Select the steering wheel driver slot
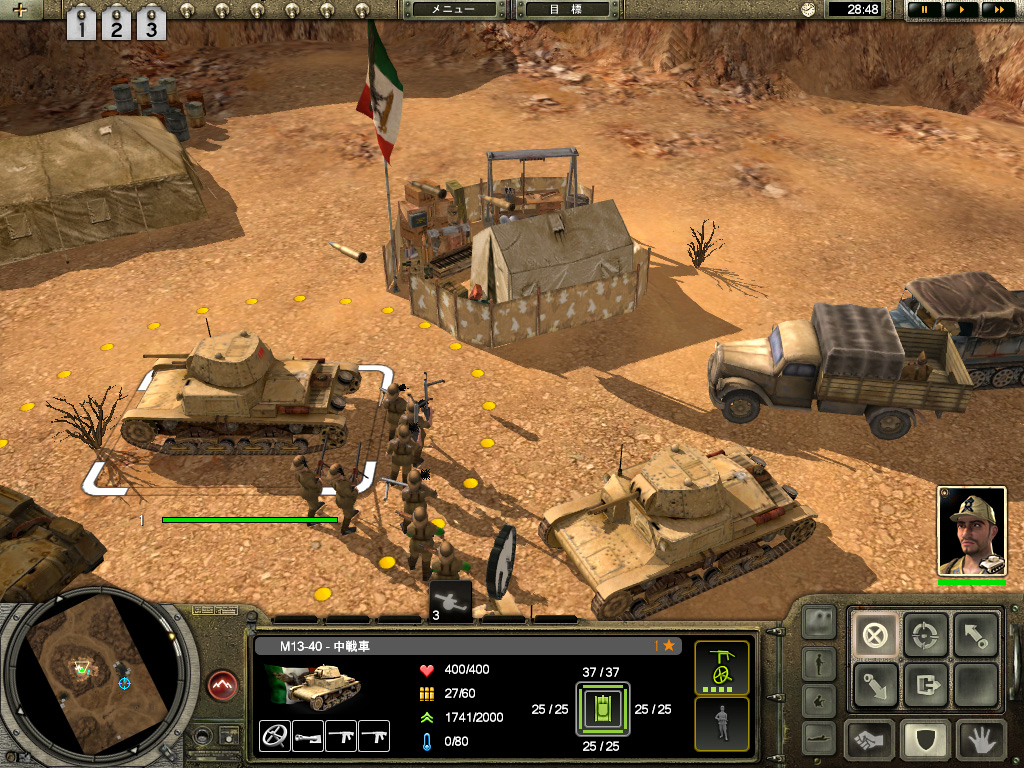This screenshot has height=768, width=1024. pyautogui.click(x=274, y=736)
